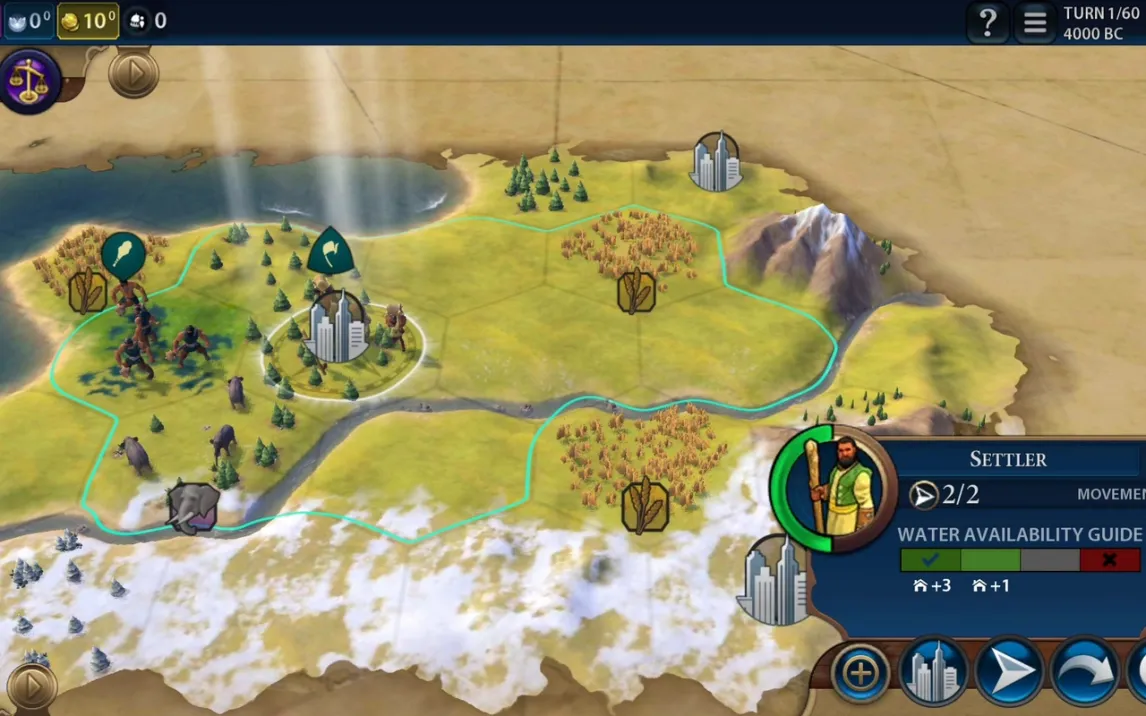Viewport: 1146px width, 716px height.
Task: Found a city with the skyline action button
Action: (x=933, y=672)
